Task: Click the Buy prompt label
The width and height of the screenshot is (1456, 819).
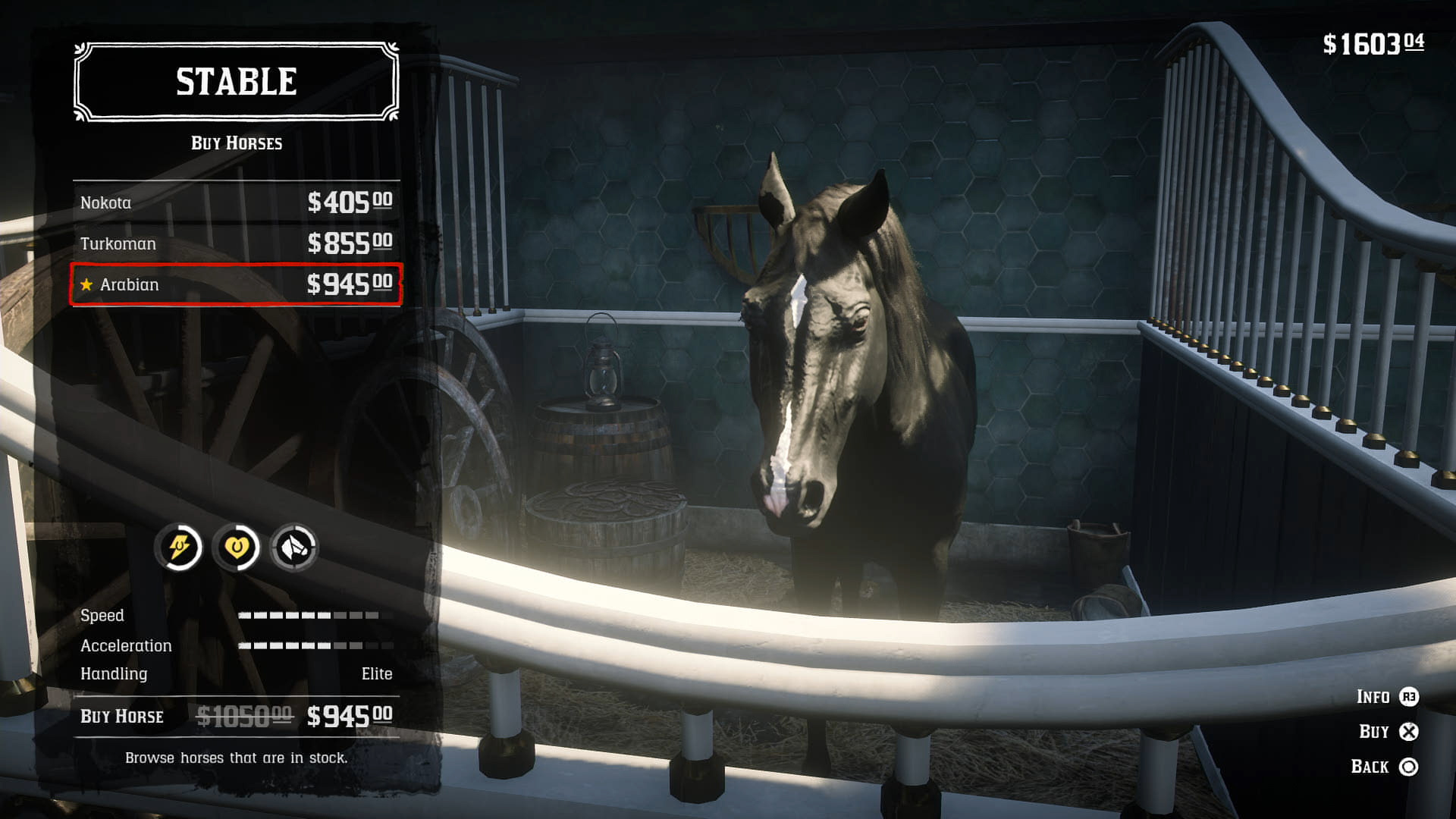Action: pyautogui.click(x=1373, y=732)
